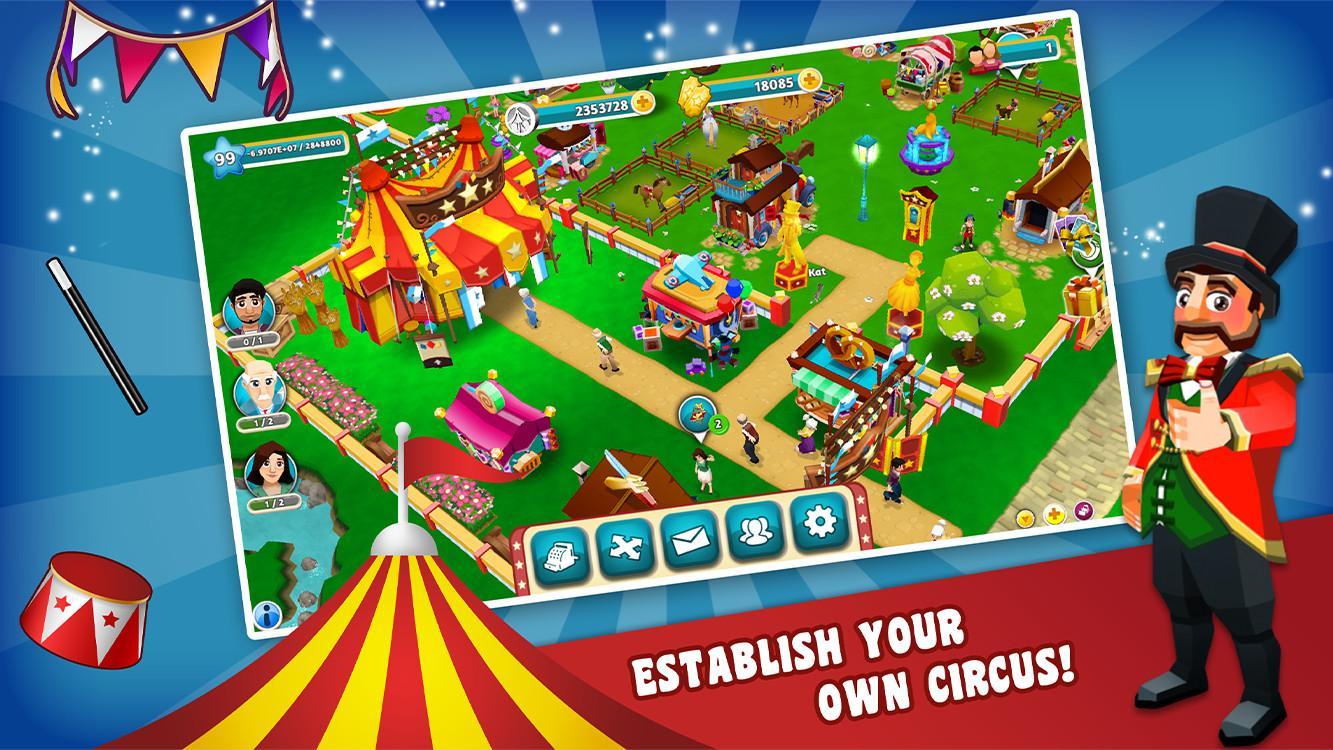
Task: Open the info button in bottom left corner
Action: tap(267, 615)
